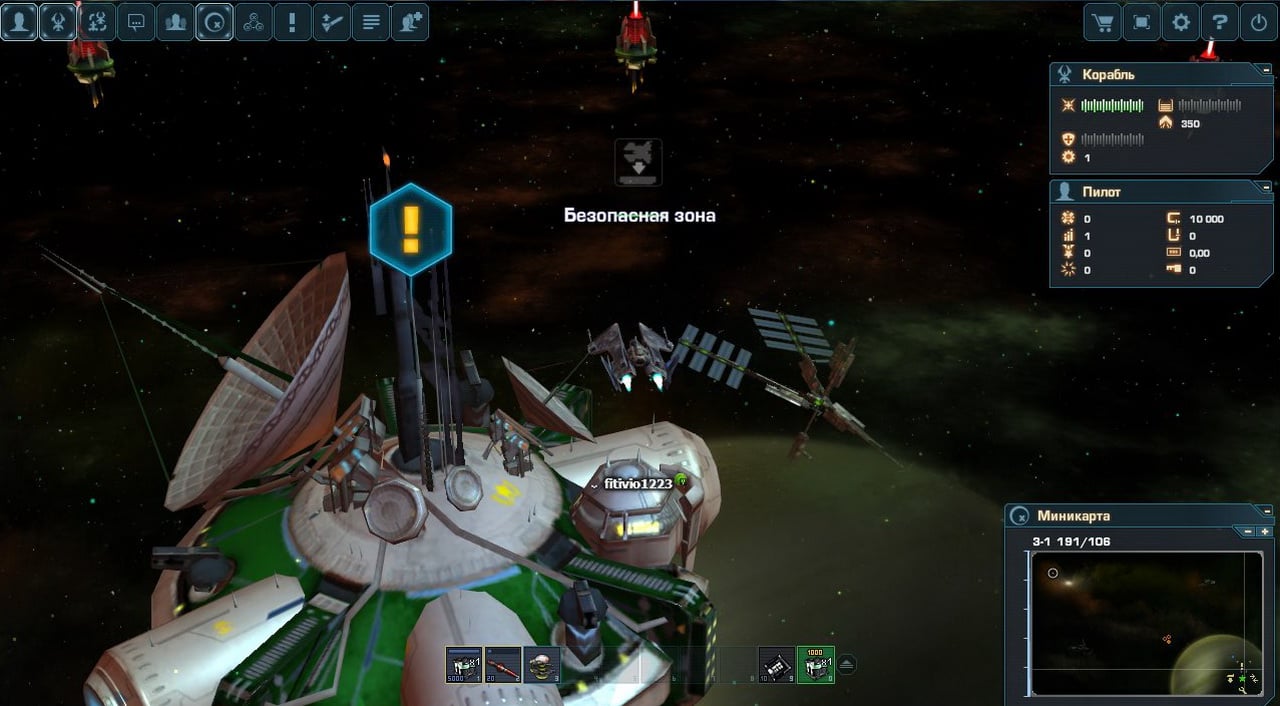
Task: Select the red rocket hotbar slot
Action: [503, 664]
